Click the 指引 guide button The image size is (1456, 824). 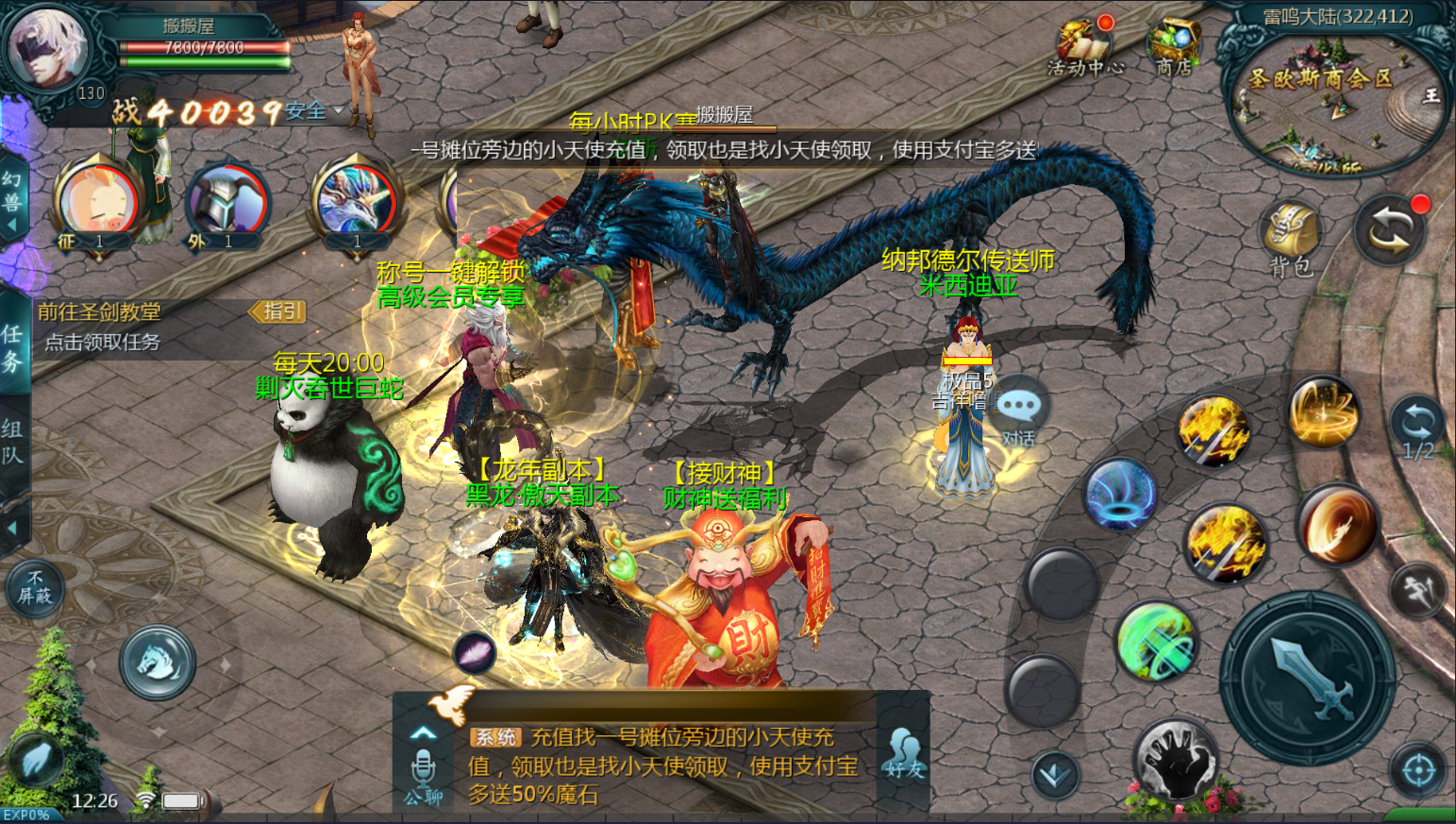(x=277, y=311)
